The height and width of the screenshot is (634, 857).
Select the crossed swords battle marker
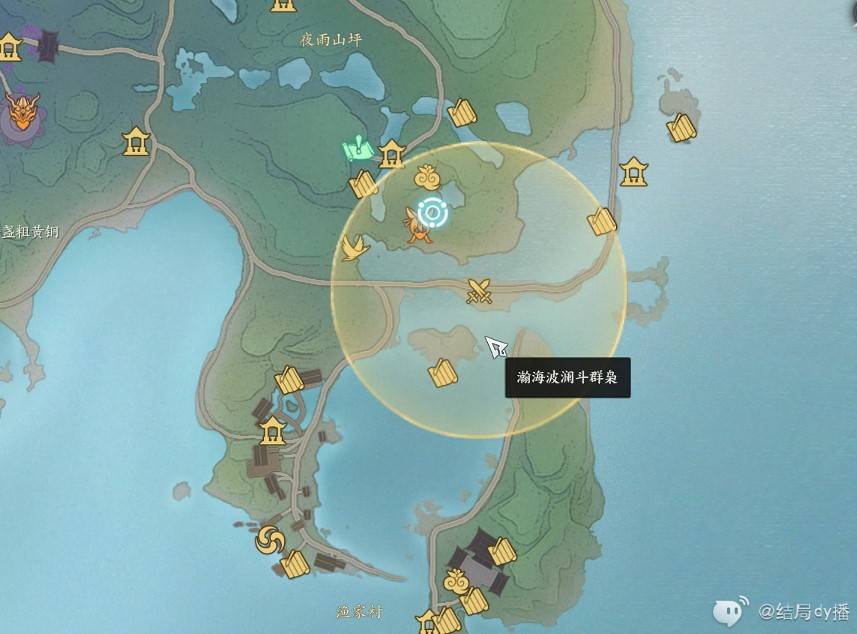[x=480, y=291]
